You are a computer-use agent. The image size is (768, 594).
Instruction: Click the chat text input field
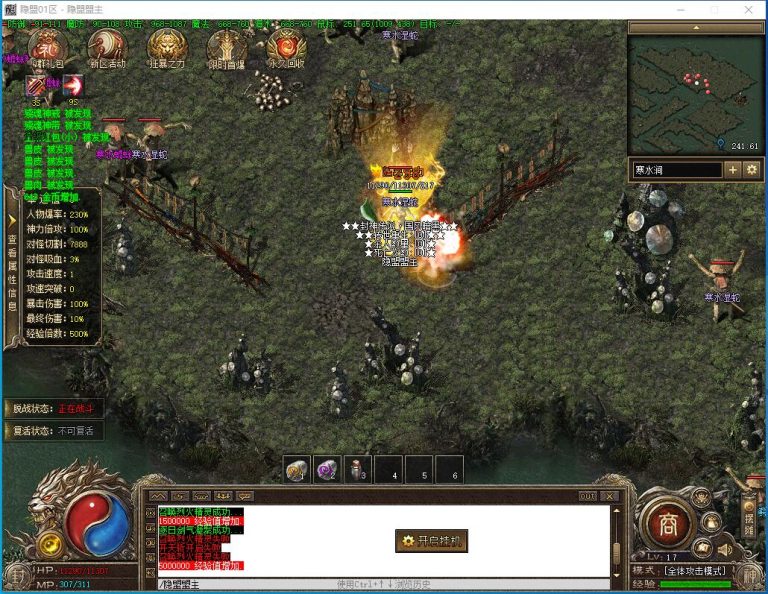pos(240,584)
